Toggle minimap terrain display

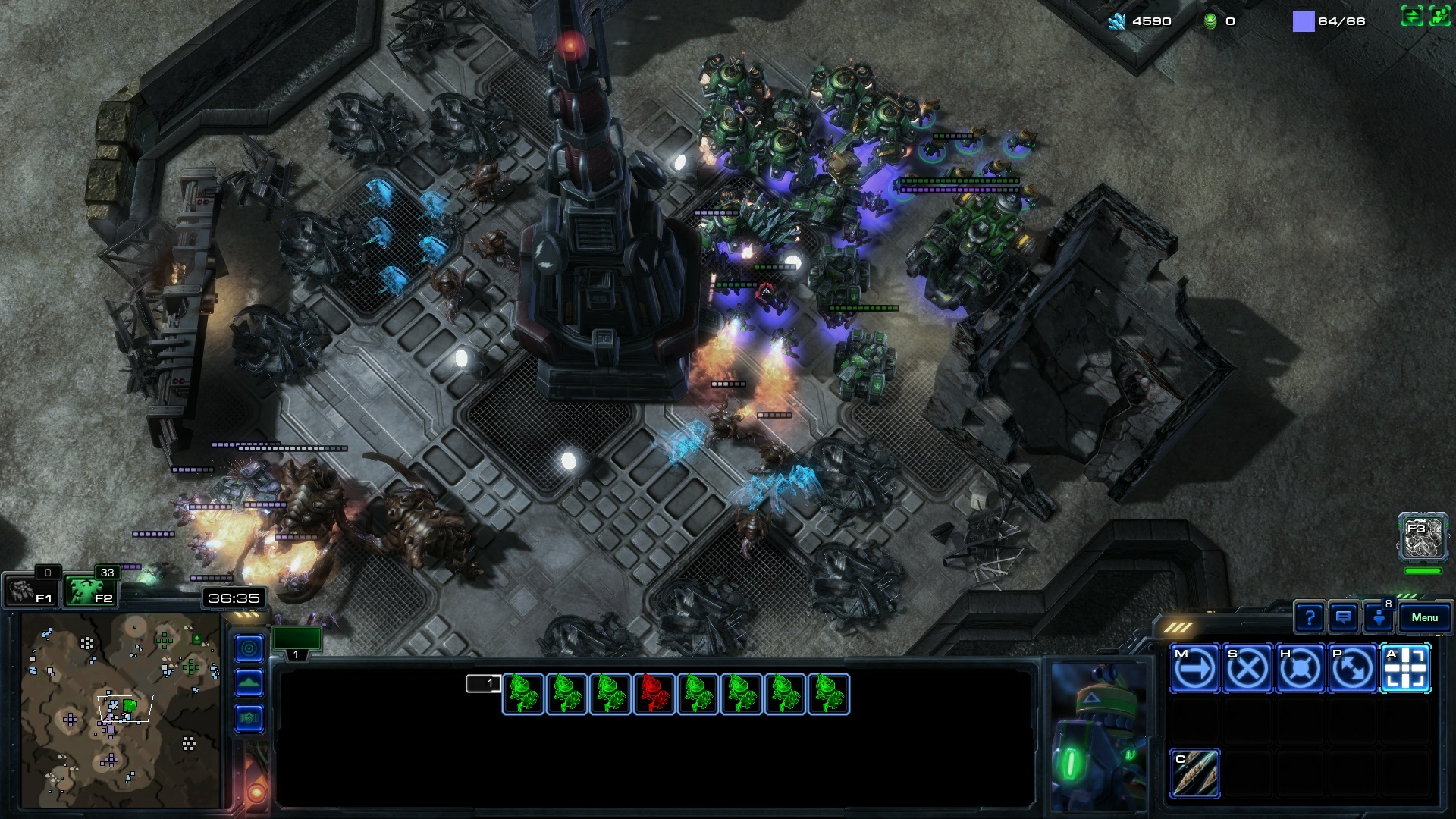[x=249, y=683]
